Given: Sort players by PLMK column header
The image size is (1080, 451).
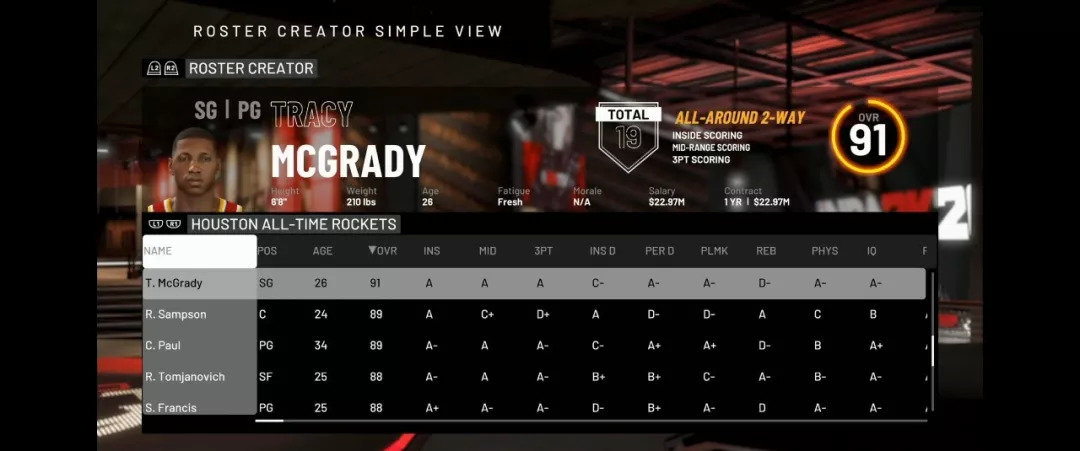Looking at the screenshot, I should tap(714, 251).
